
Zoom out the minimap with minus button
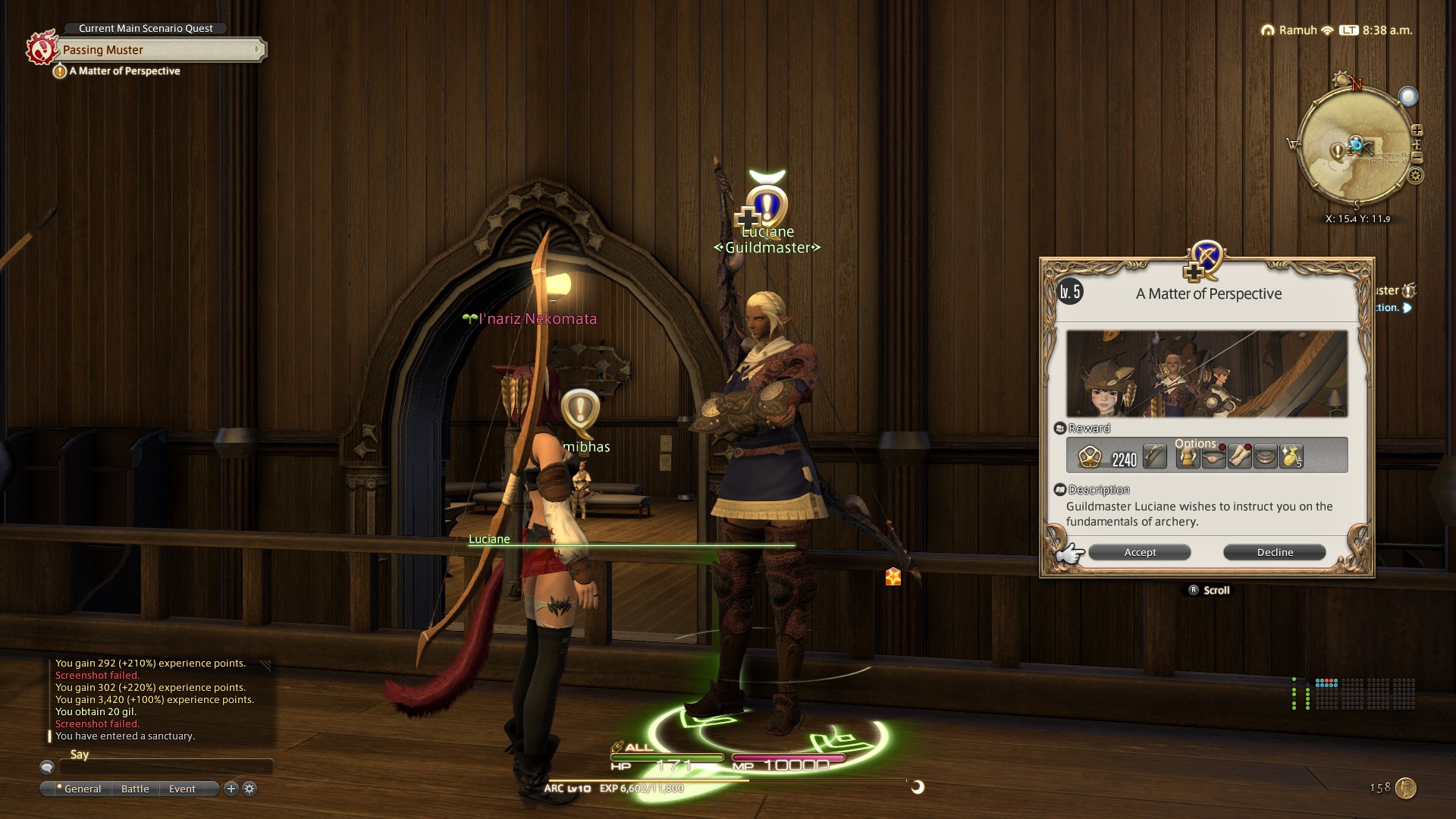click(x=1417, y=158)
